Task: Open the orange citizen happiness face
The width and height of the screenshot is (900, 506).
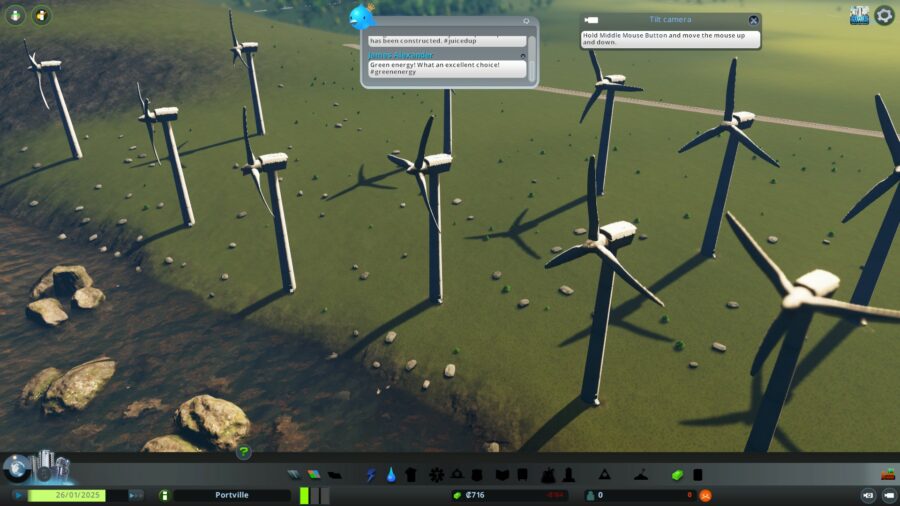Action: point(705,495)
